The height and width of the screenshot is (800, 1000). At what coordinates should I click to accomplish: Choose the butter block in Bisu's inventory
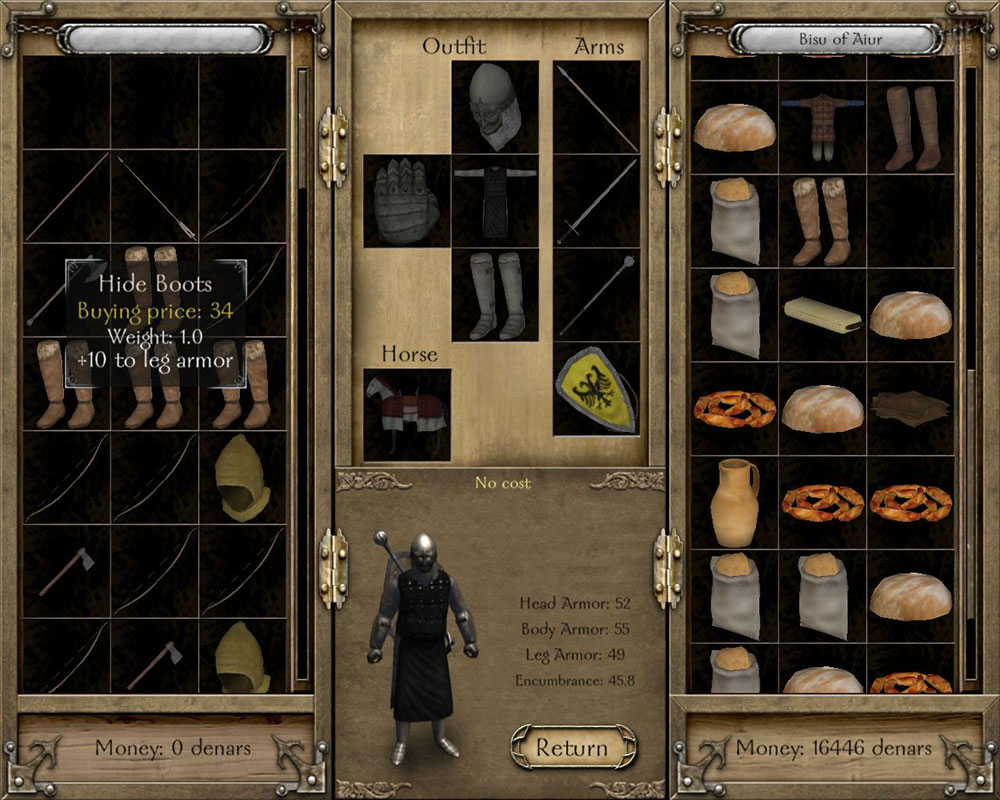tap(822, 314)
